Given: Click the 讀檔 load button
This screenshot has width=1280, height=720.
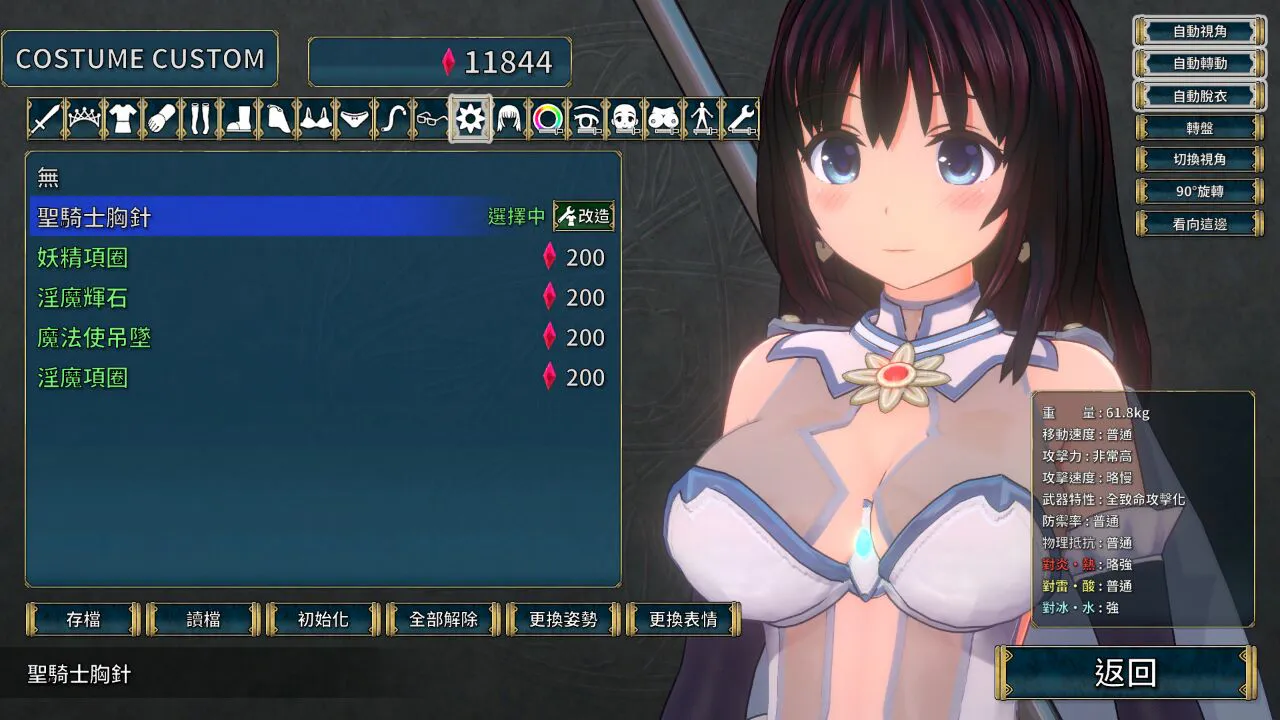Looking at the screenshot, I should (x=203, y=619).
